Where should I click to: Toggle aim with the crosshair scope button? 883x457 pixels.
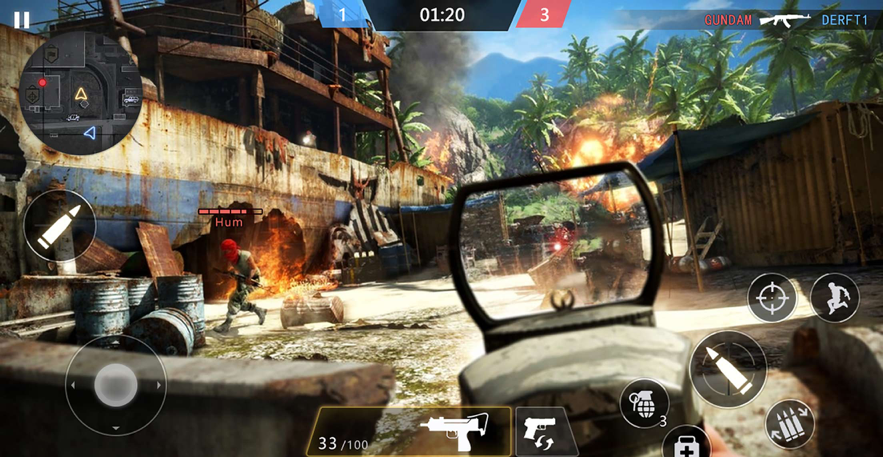772,297
